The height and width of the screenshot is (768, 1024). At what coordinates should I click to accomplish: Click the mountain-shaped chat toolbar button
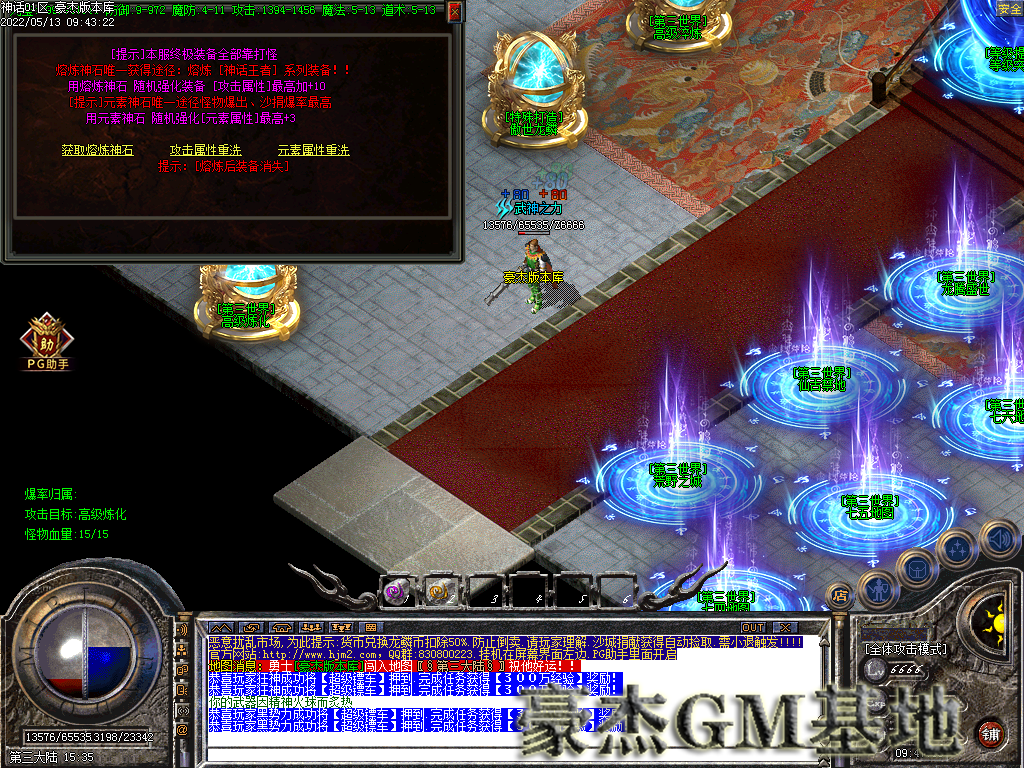(221, 627)
